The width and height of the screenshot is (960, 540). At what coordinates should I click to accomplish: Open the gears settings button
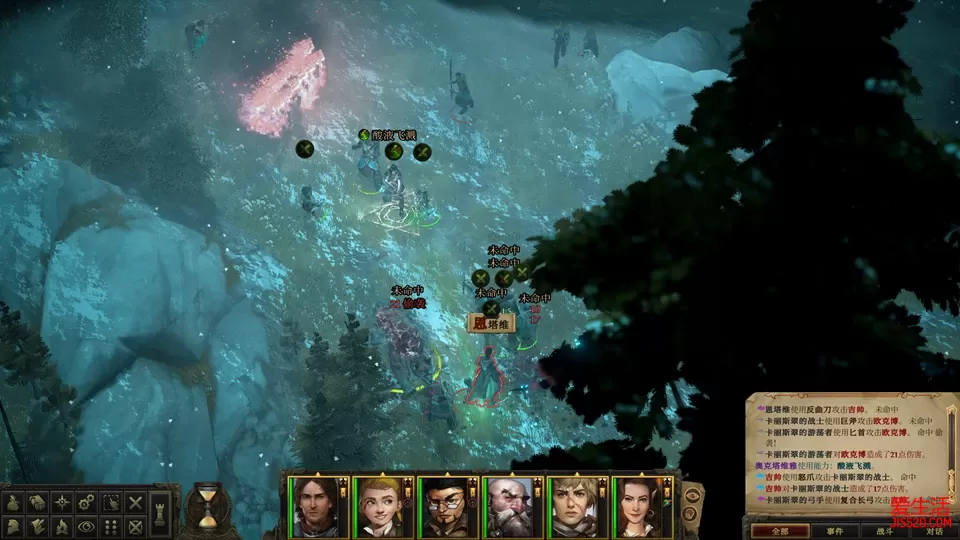[x=87, y=501]
